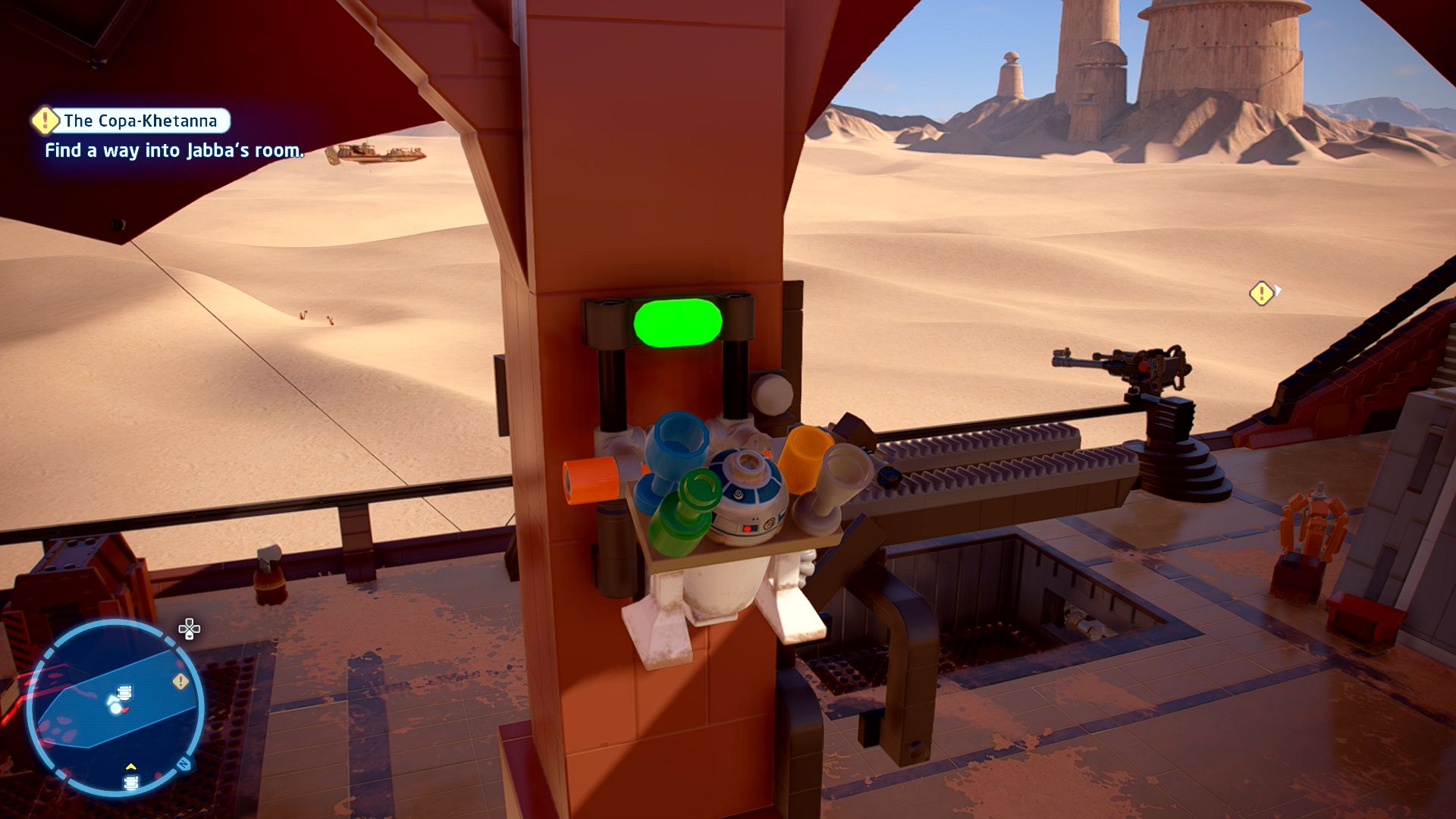Screen dimensions: 1456x819
Task: Click the yellow exclamation mission icon
Action: pos(45,120)
